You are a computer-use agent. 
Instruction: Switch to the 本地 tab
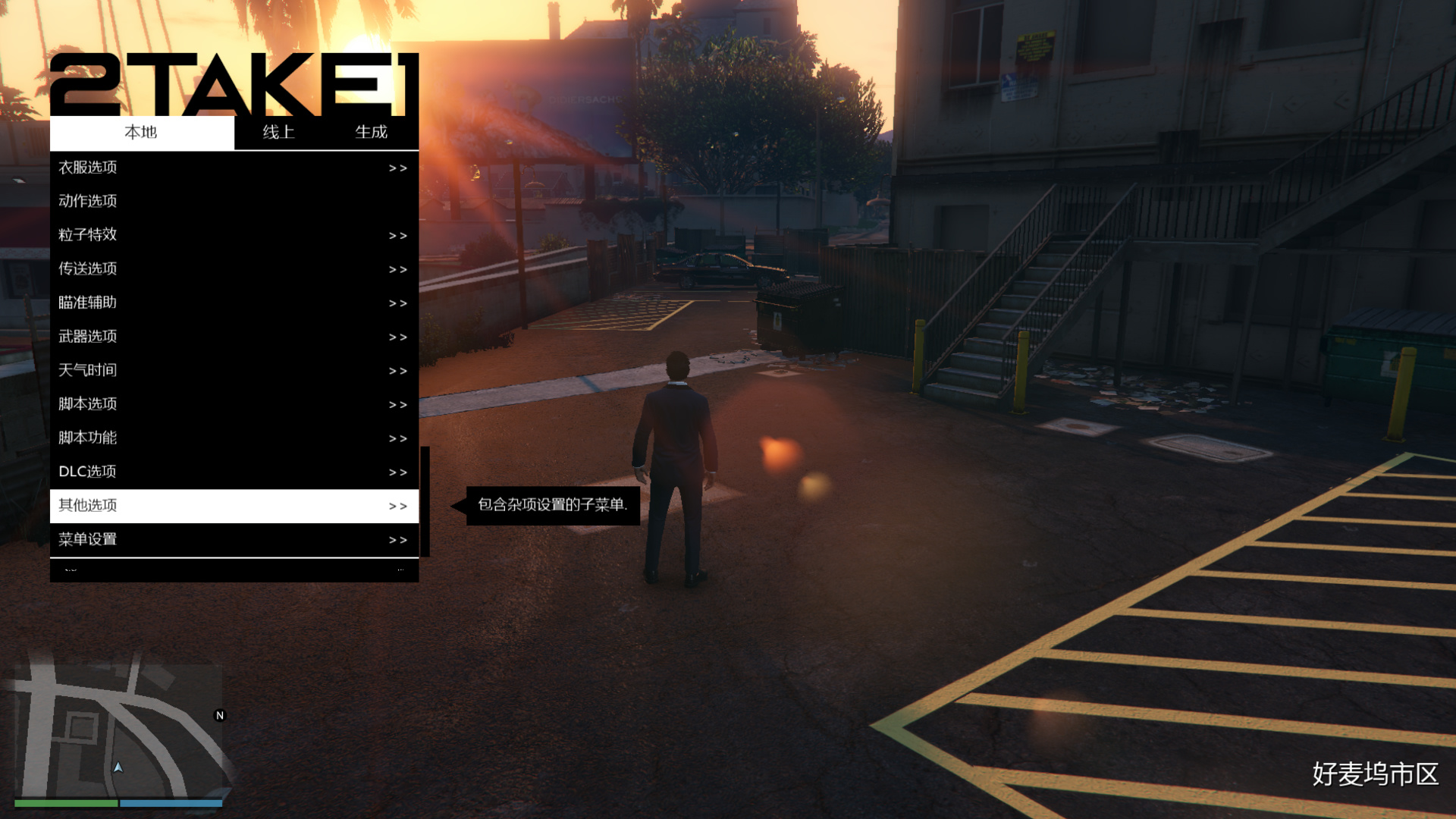pyautogui.click(x=142, y=132)
